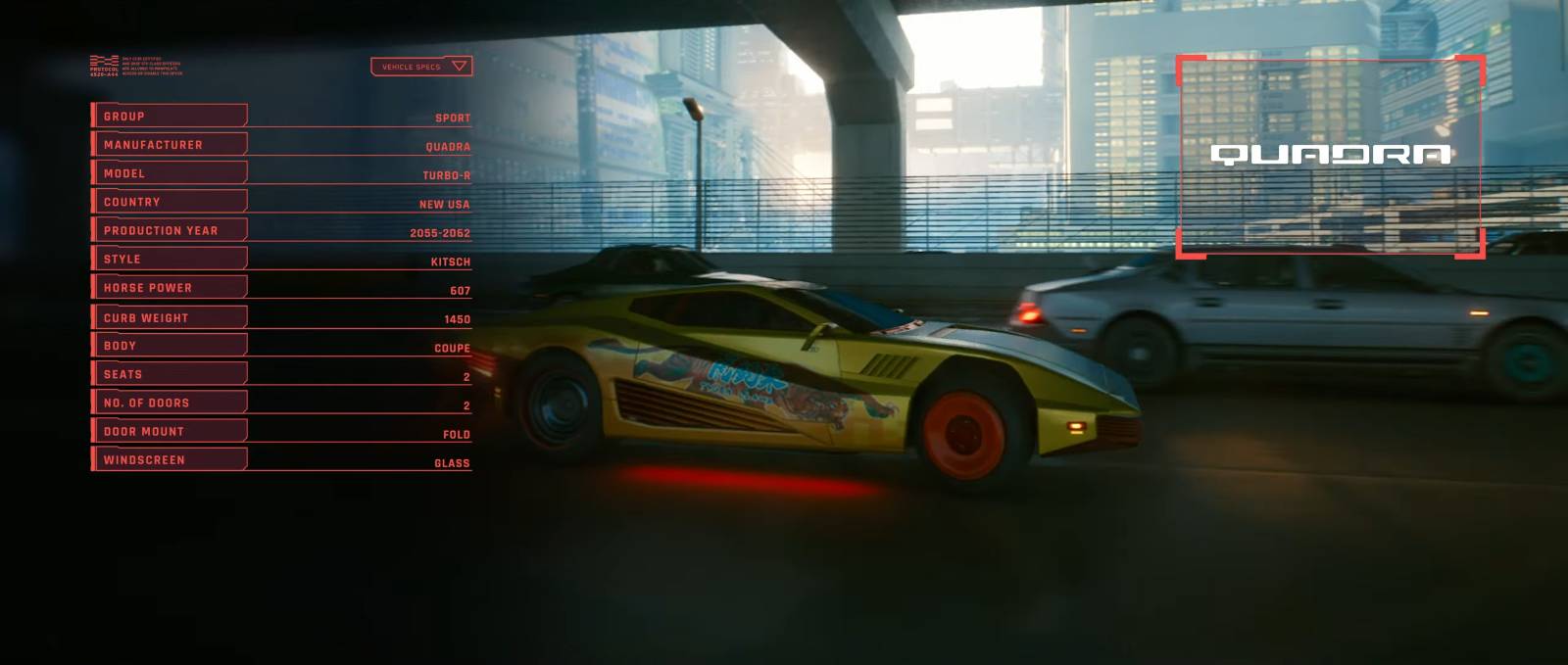1568x665 pixels.
Task: Choose the Curb Weight row
Action: coord(169,317)
